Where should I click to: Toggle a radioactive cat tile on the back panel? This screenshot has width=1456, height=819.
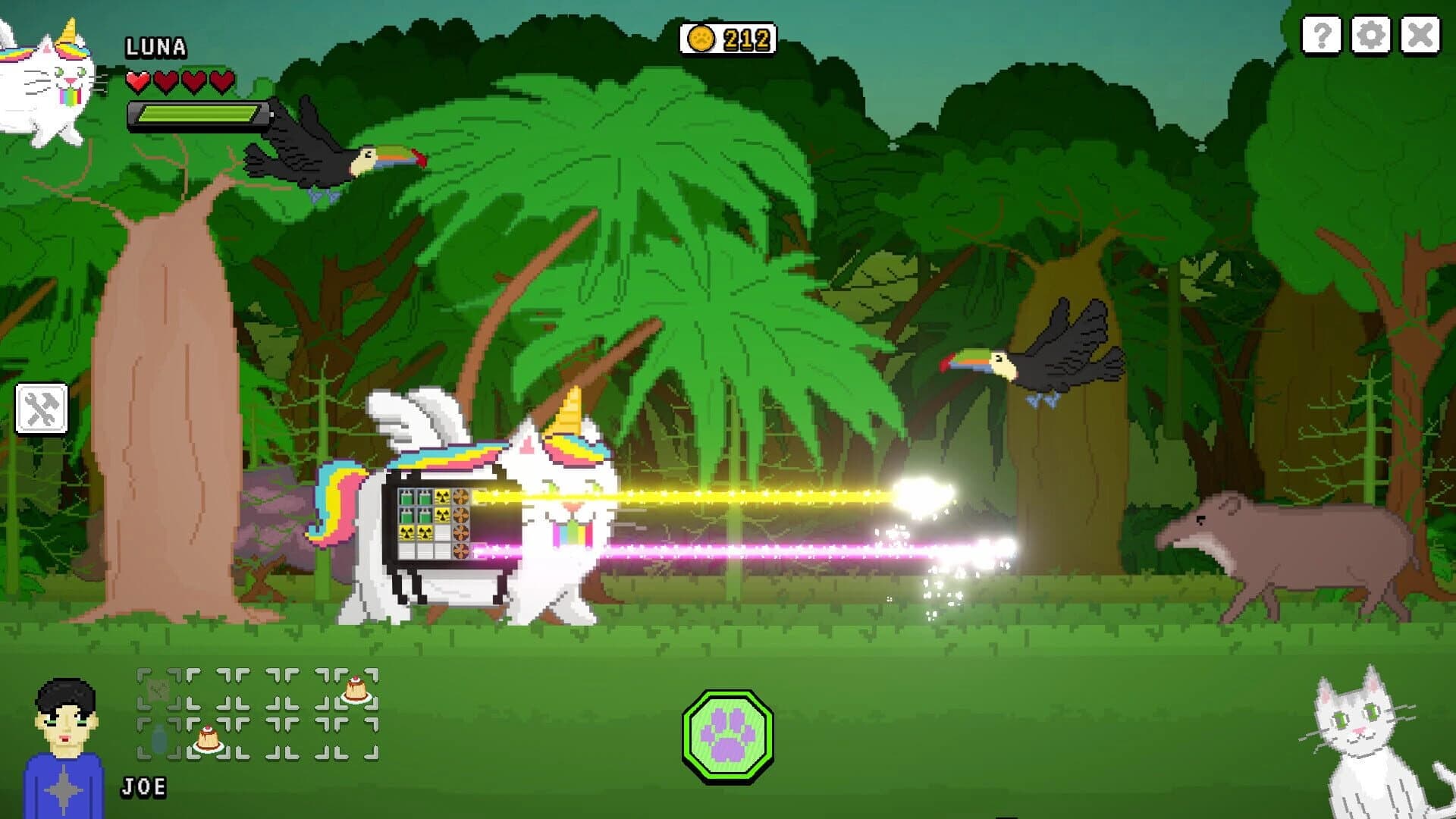point(442,497)
